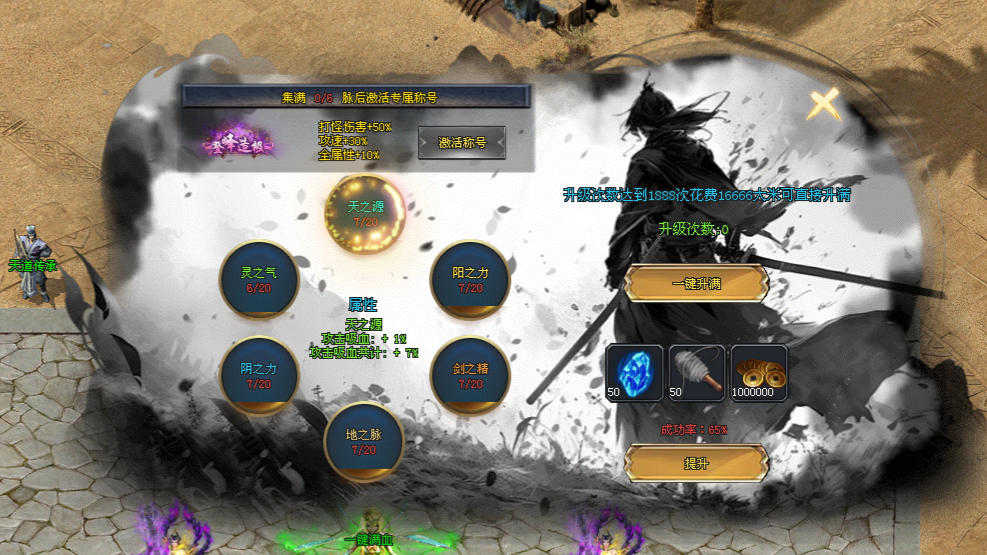This screenshot has height=555, width=987.
Task: Select the 天之源 meridian node
Action: 365,213
